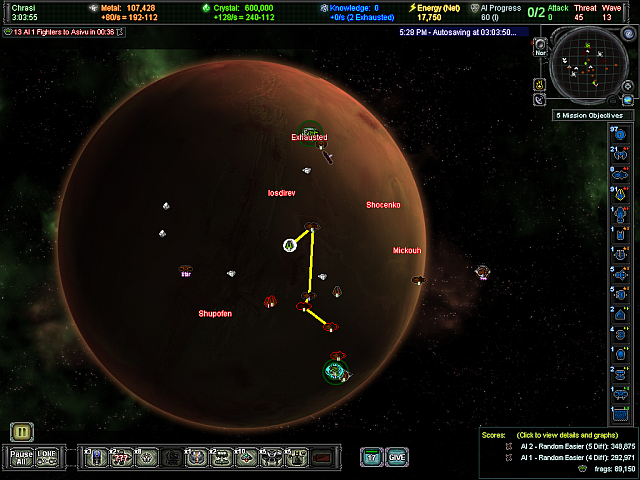Click the satellite dish icon beside minimap

click(x=540, y=98)
